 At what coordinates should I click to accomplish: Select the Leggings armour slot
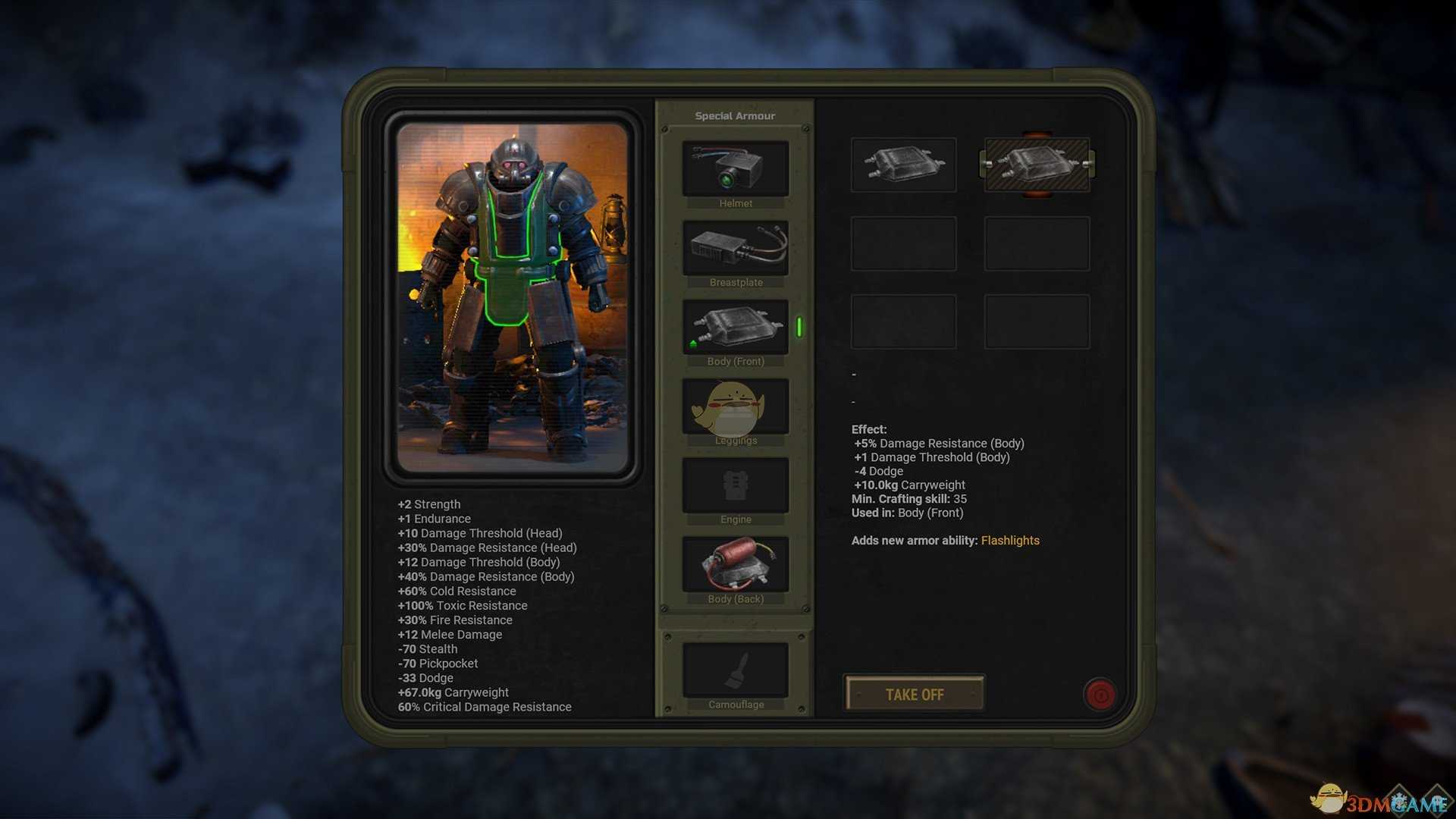(x=735, y=406)
